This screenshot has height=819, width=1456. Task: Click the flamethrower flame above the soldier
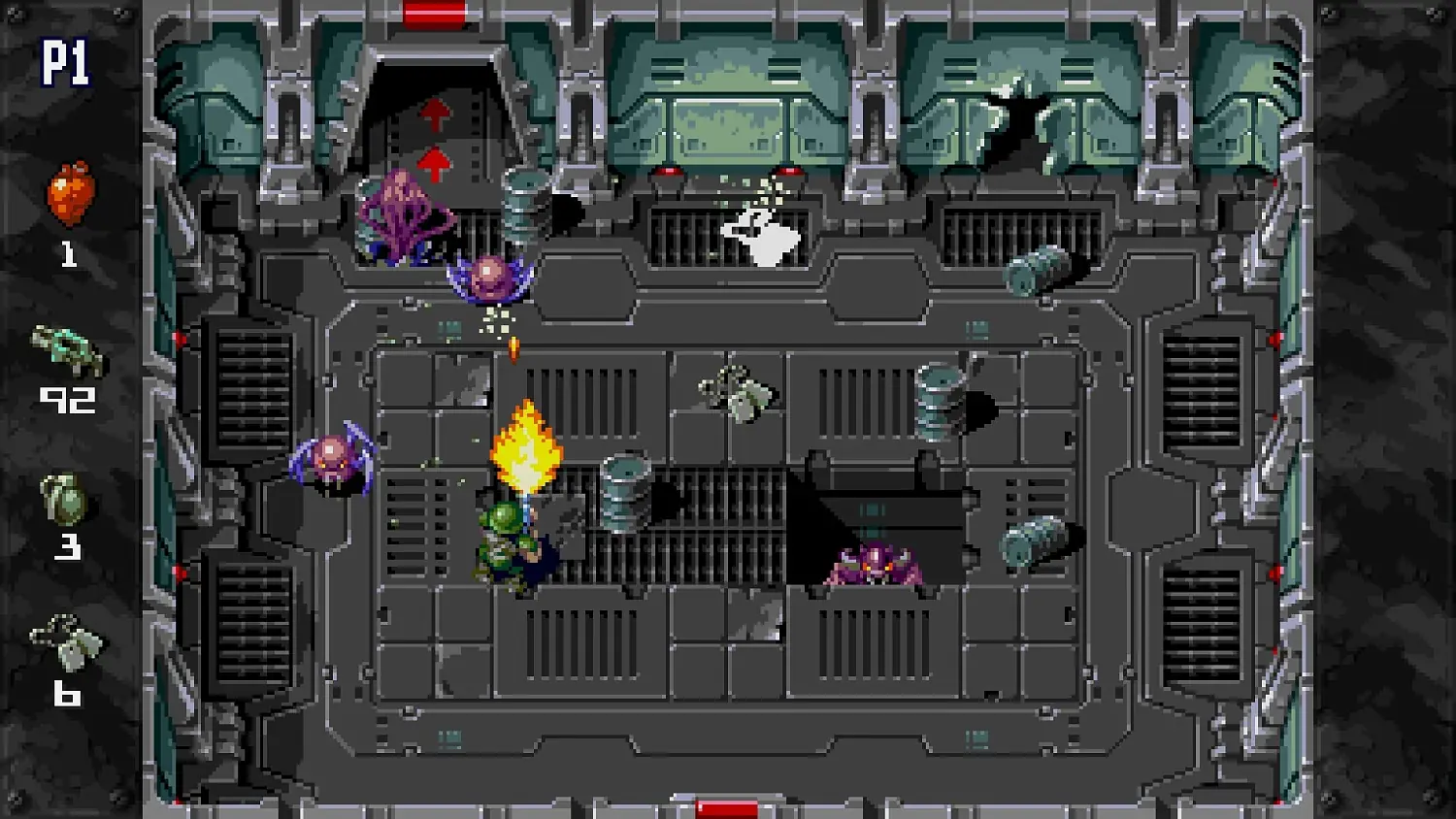pos(527,446)
